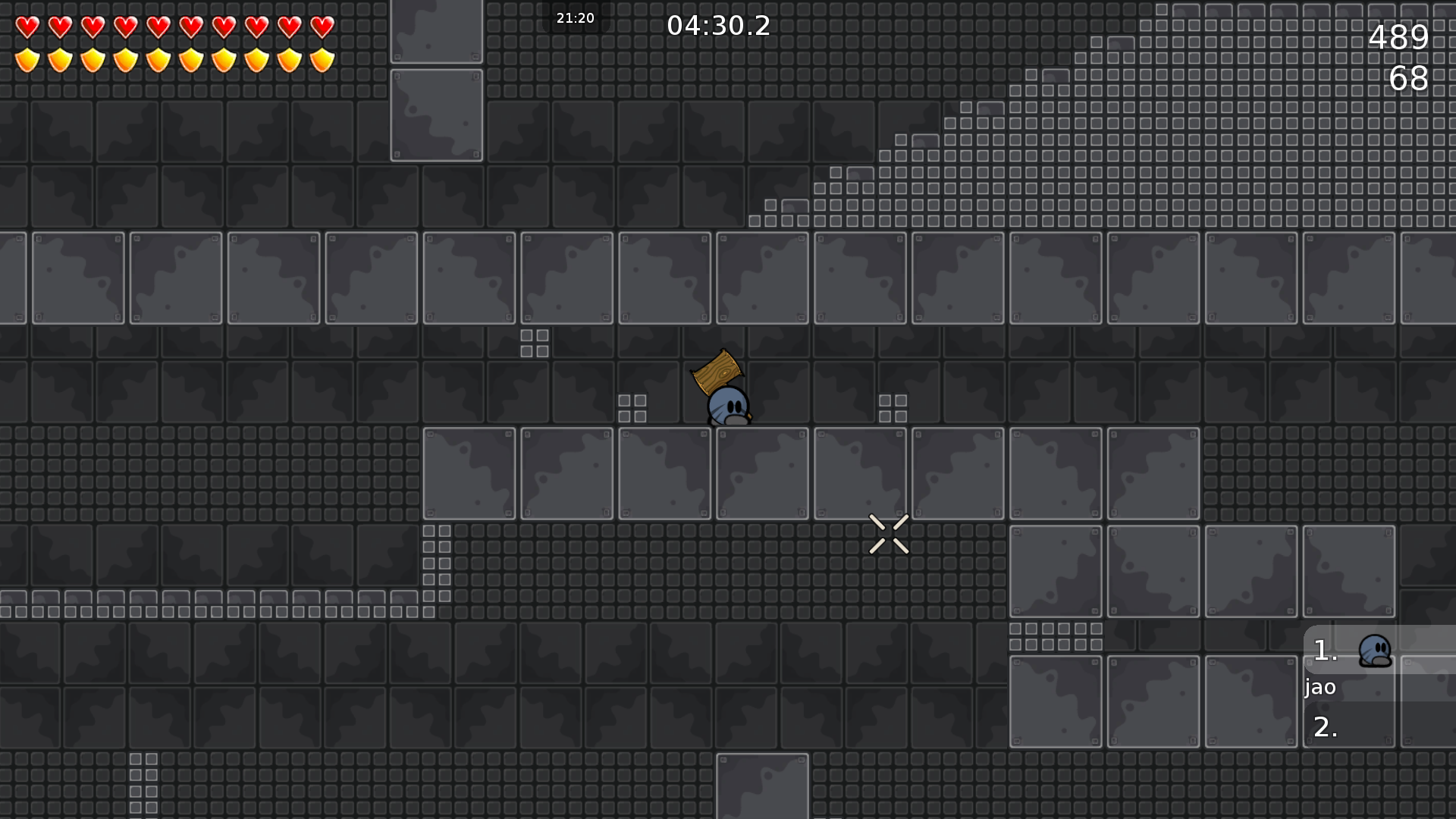Click the first red heart in the health bar
The height and width of the screenshot is (819, 1456).
(27, 27)
